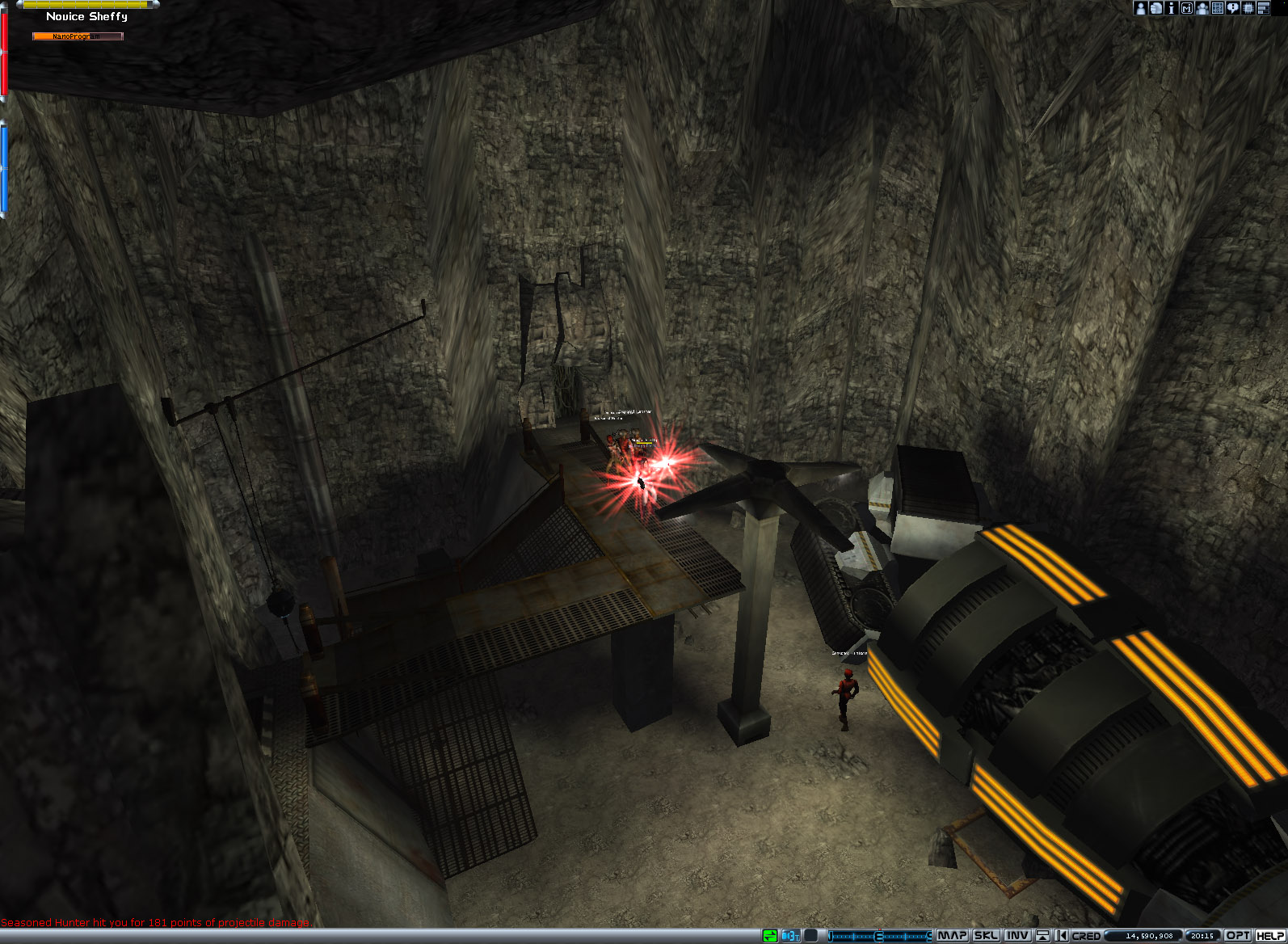Click the single-person silhouette icon
1288x944 pixels.
point(1140,8)
